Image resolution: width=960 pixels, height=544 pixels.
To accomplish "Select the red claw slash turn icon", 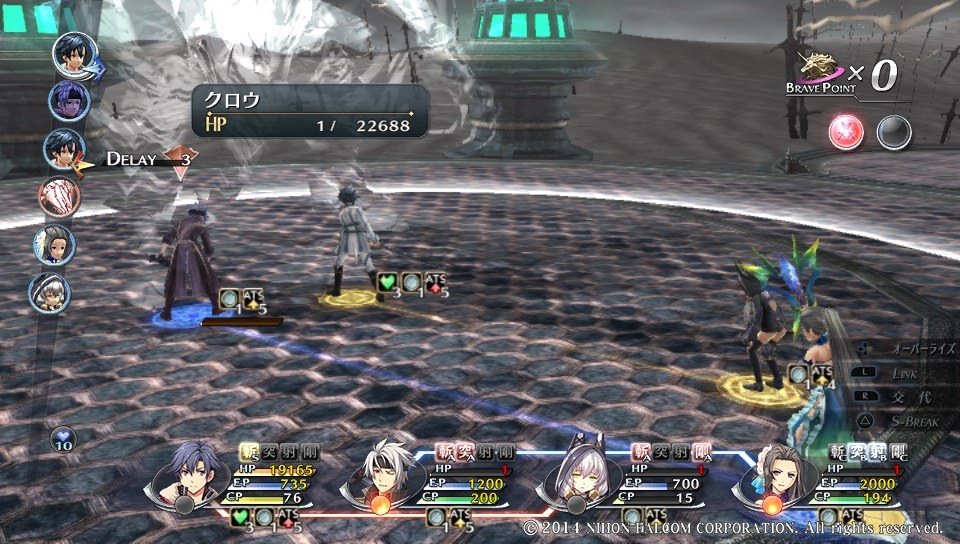I will coord(58,196).
